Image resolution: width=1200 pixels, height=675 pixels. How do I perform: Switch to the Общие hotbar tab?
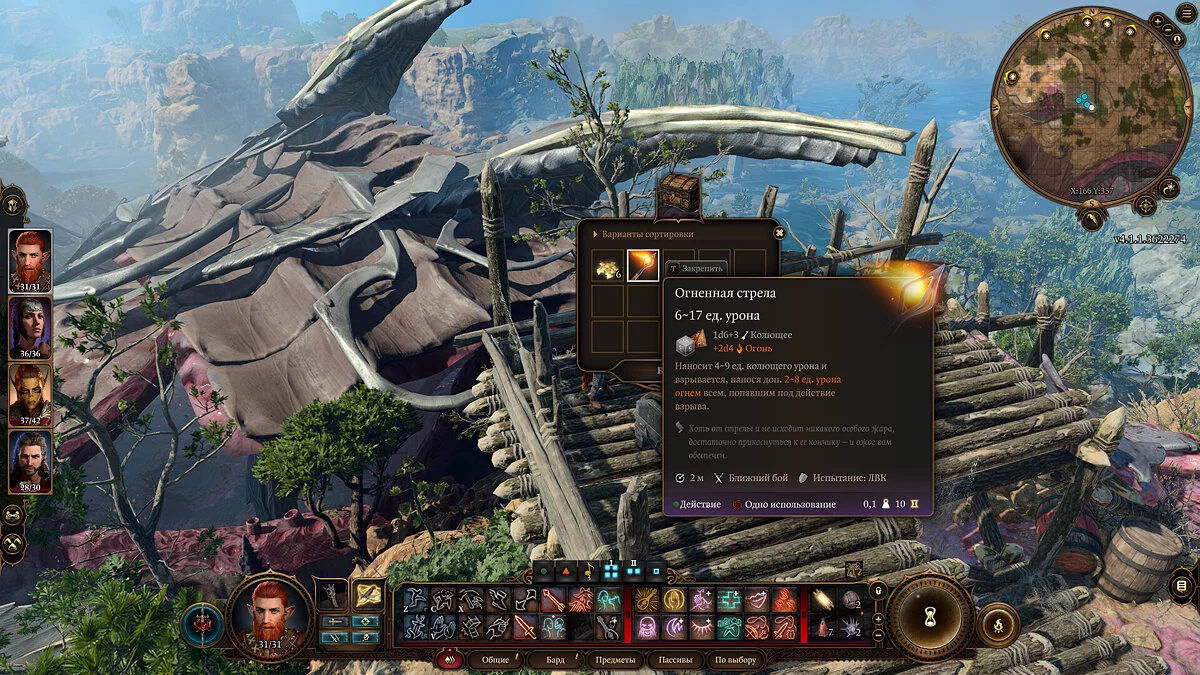pos(495,660)
